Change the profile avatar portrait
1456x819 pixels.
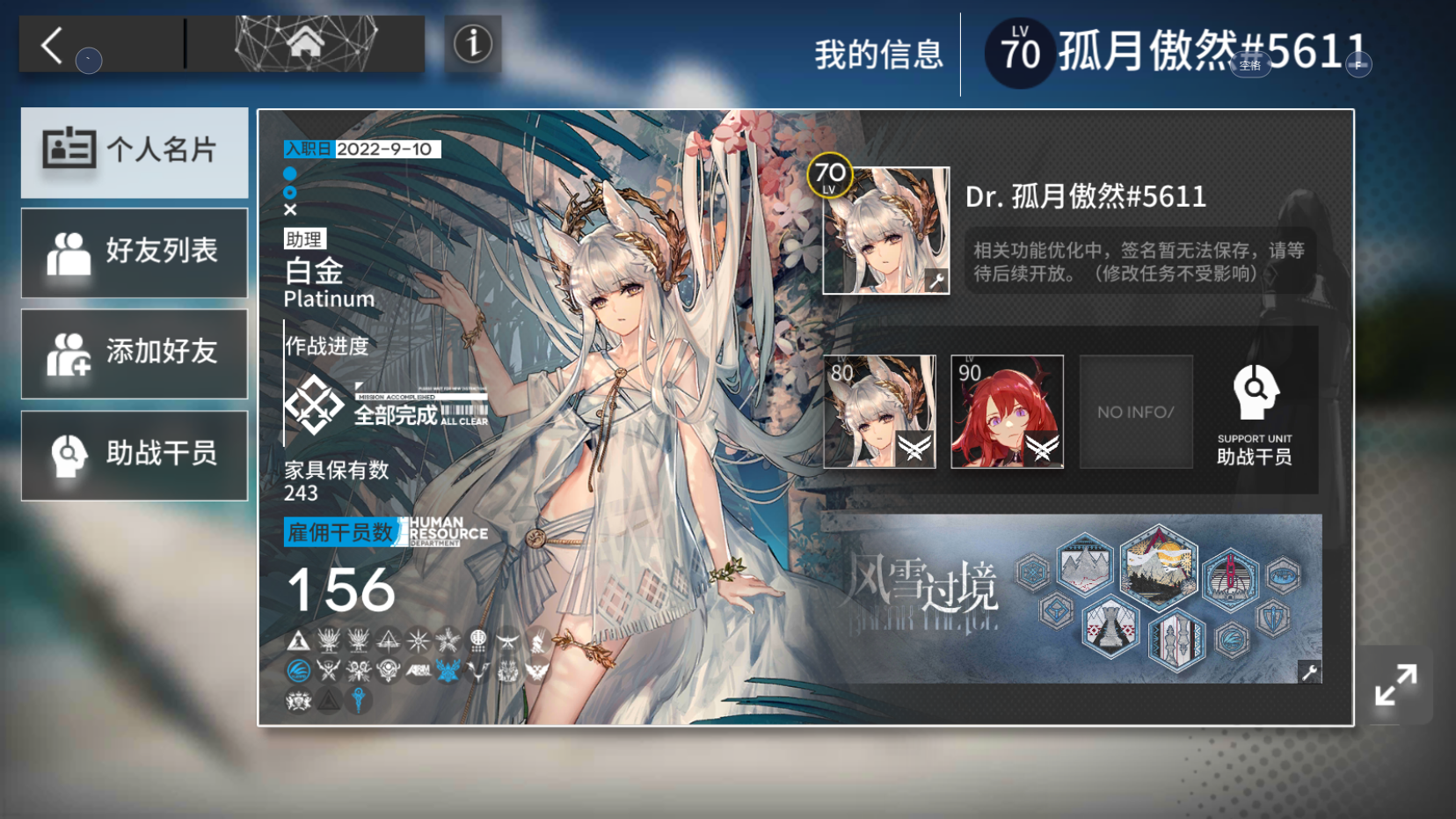click(885, 230)
